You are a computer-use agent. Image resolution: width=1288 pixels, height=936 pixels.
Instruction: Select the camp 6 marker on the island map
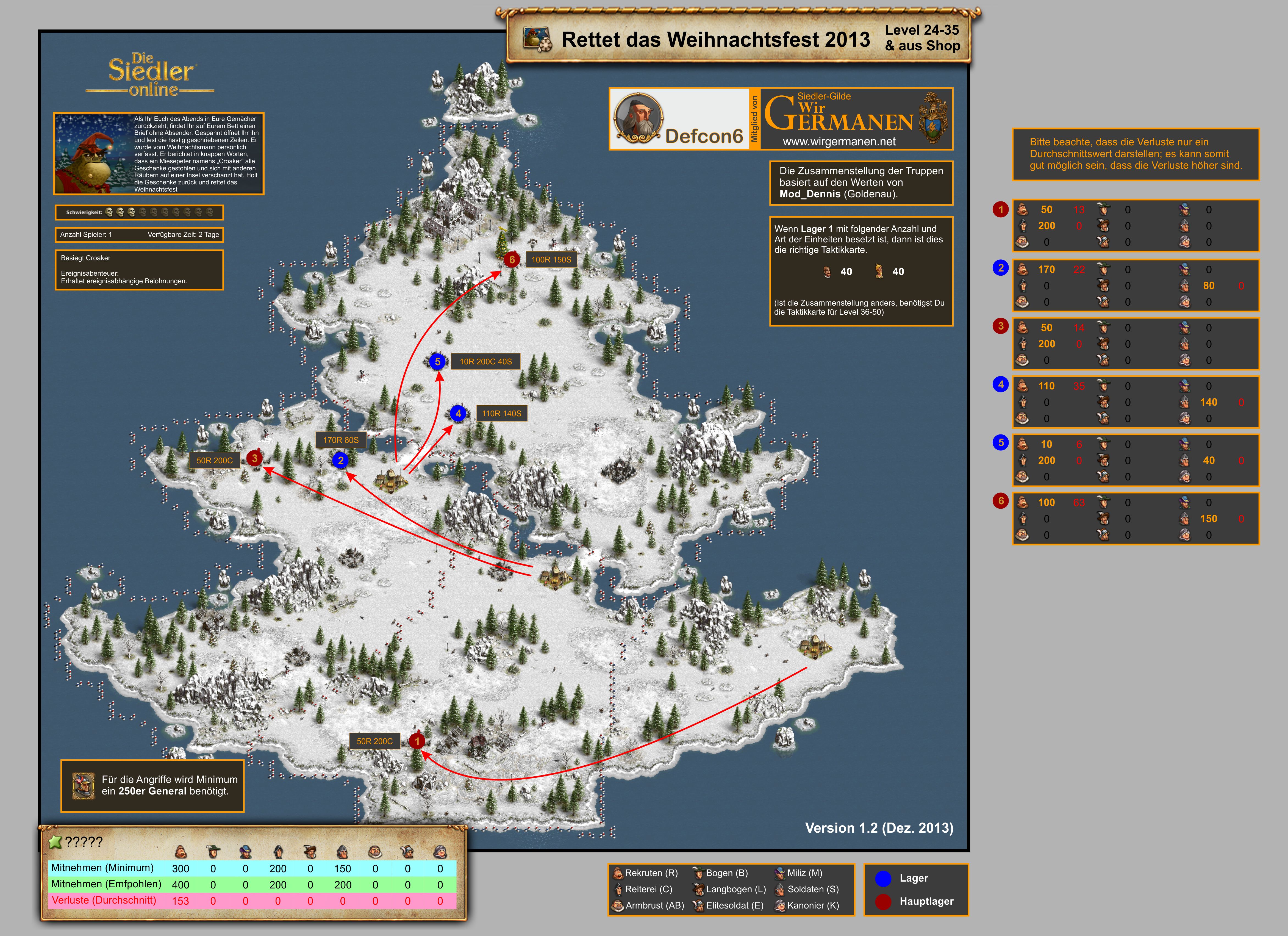coord(512,260)
